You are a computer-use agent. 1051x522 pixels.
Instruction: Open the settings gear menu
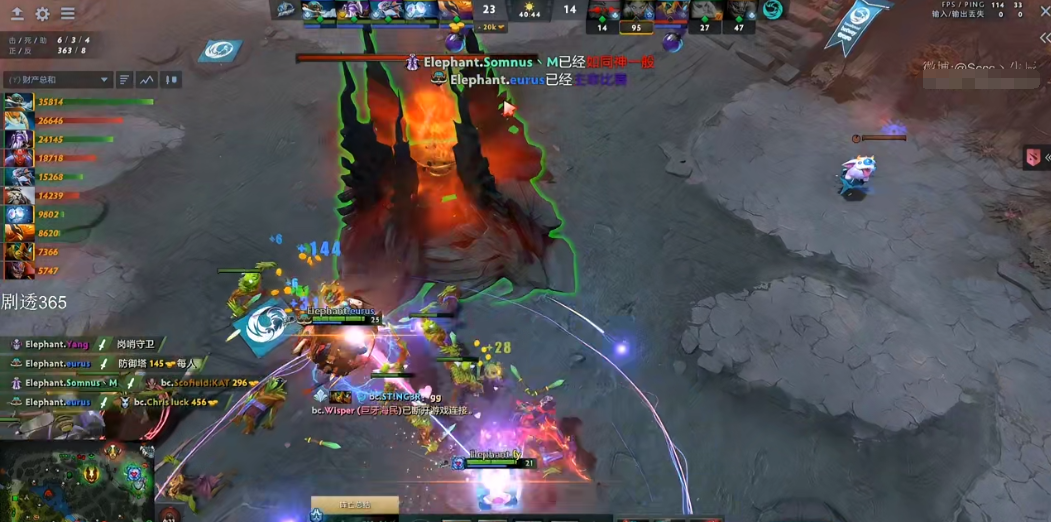point(42,14)
